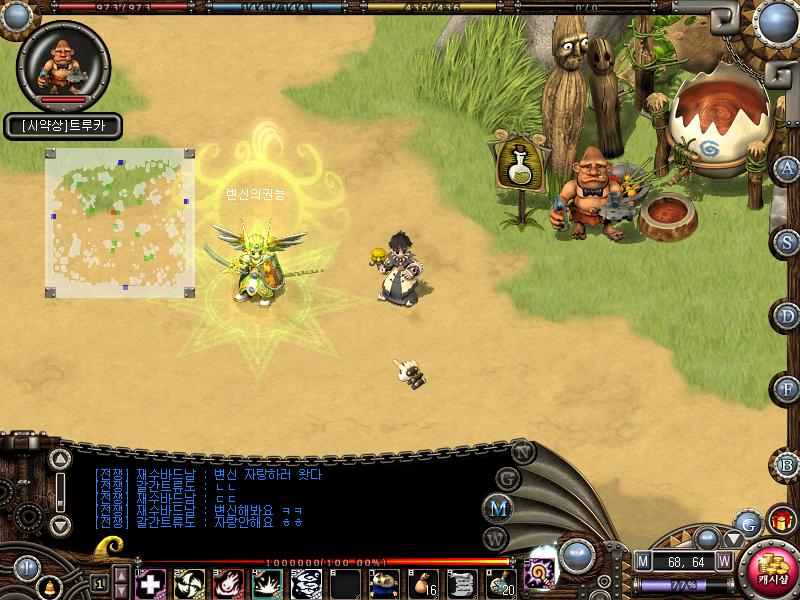Open the red Cash Shop button
Screen dimensions: 800x600
tap(771, 570)
